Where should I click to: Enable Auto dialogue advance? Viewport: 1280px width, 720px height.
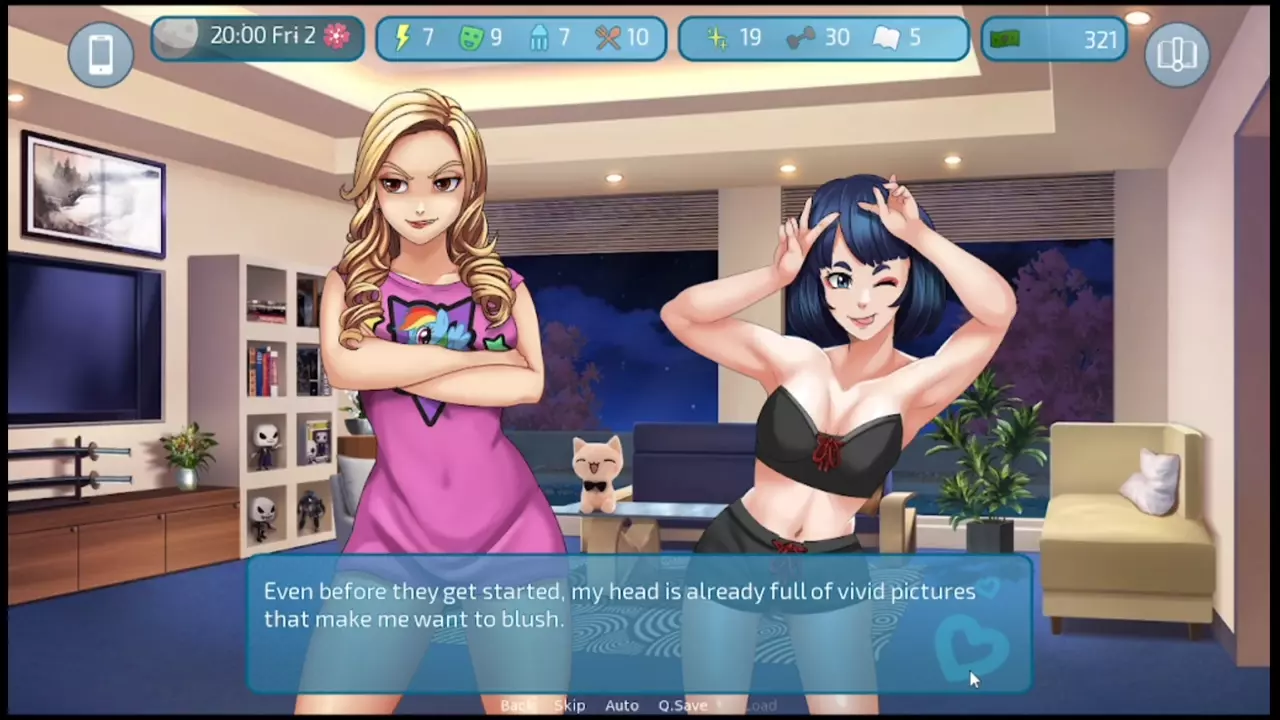click(621, 706)
